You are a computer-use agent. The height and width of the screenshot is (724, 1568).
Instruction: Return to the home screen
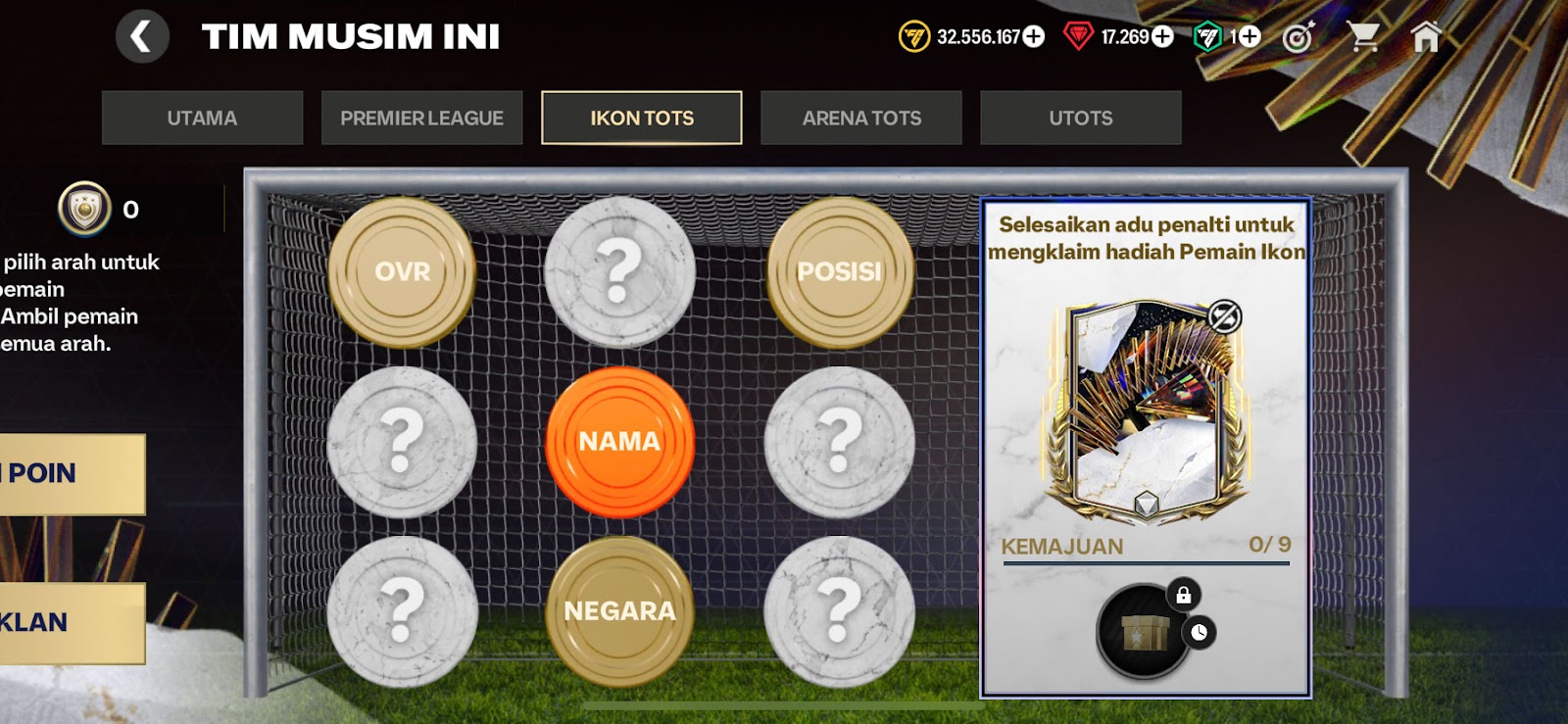(1426, 37)
